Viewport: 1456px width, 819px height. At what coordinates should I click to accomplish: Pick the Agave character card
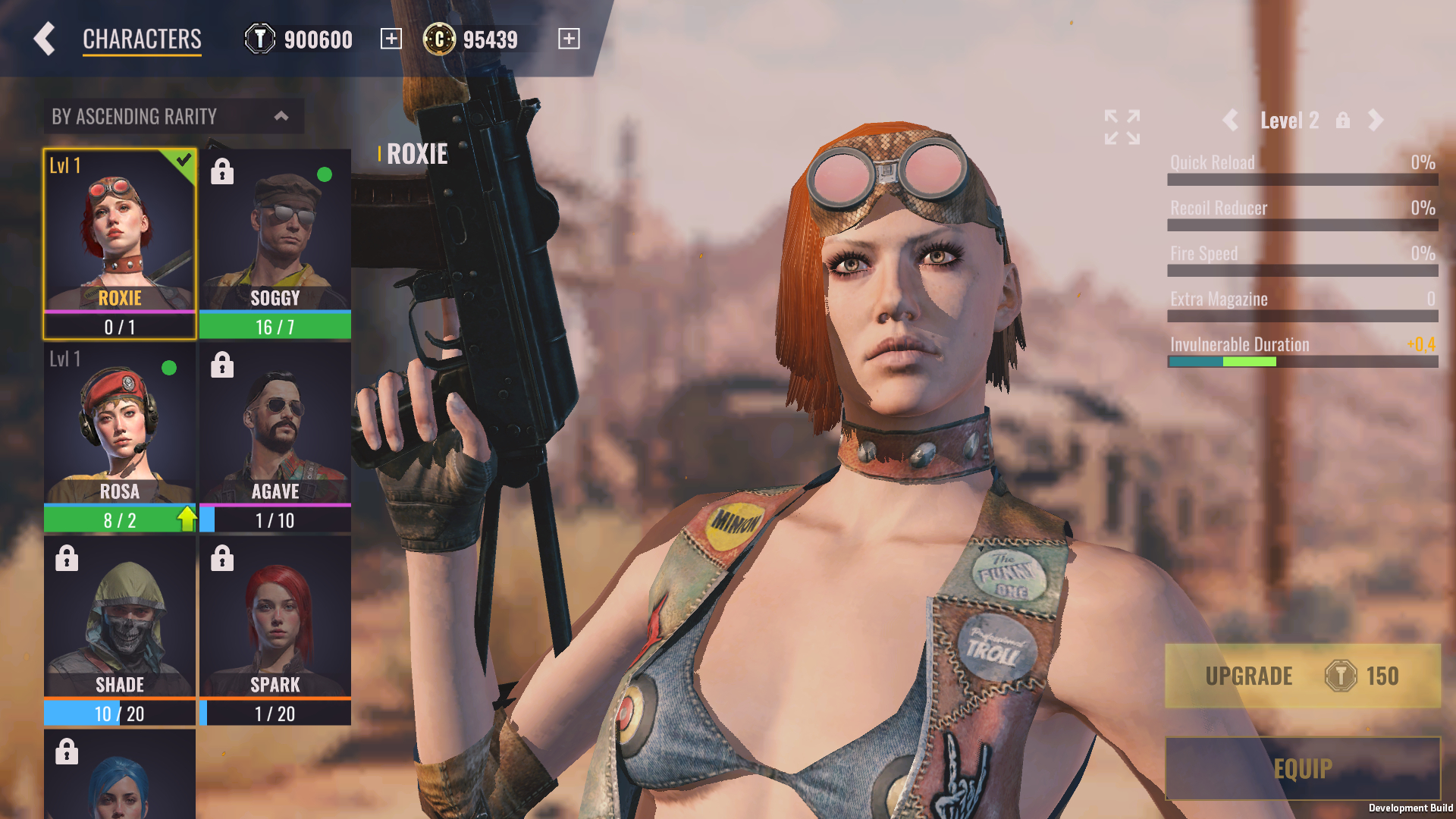[275, 437]
